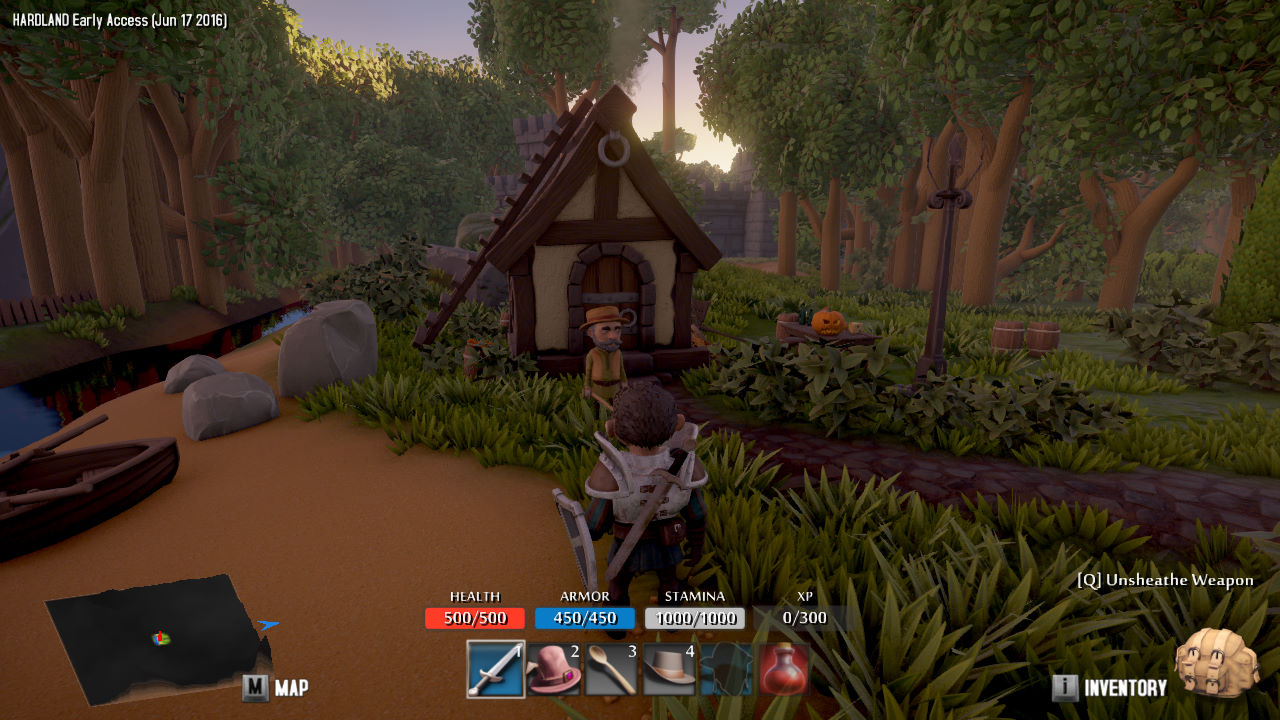
Task: Use the red health potion slot
Action: pyautogui.click(x=784, y=669)
